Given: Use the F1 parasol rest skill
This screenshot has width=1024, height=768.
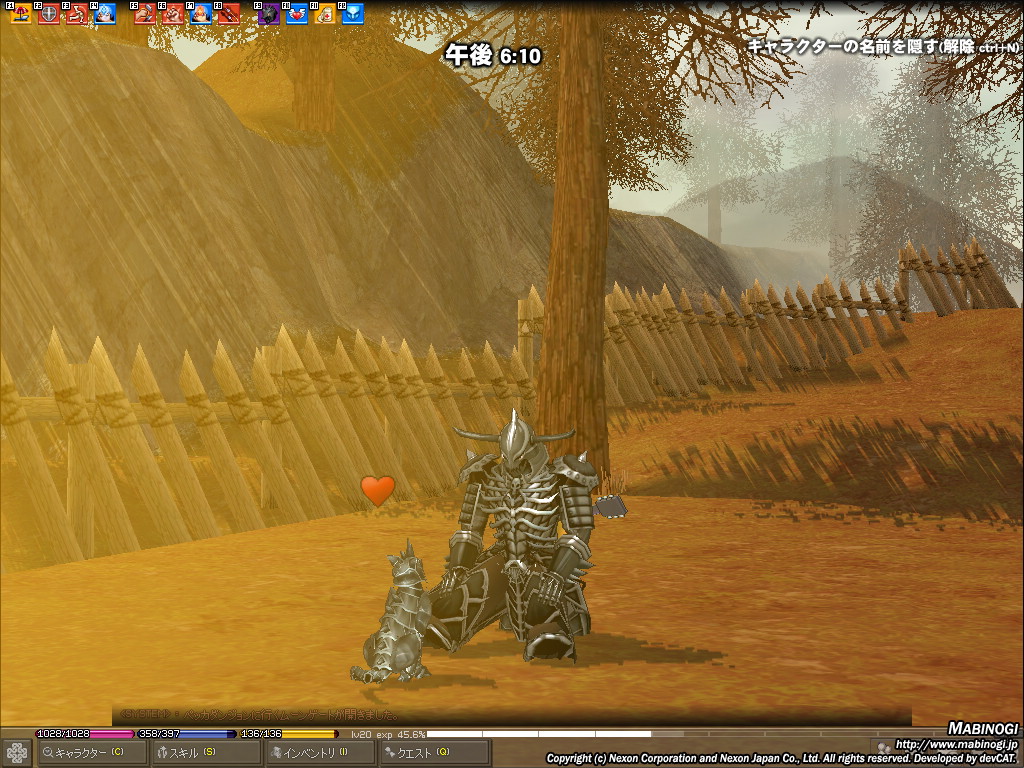Looking at the screenshot, I should click(21, 14).
